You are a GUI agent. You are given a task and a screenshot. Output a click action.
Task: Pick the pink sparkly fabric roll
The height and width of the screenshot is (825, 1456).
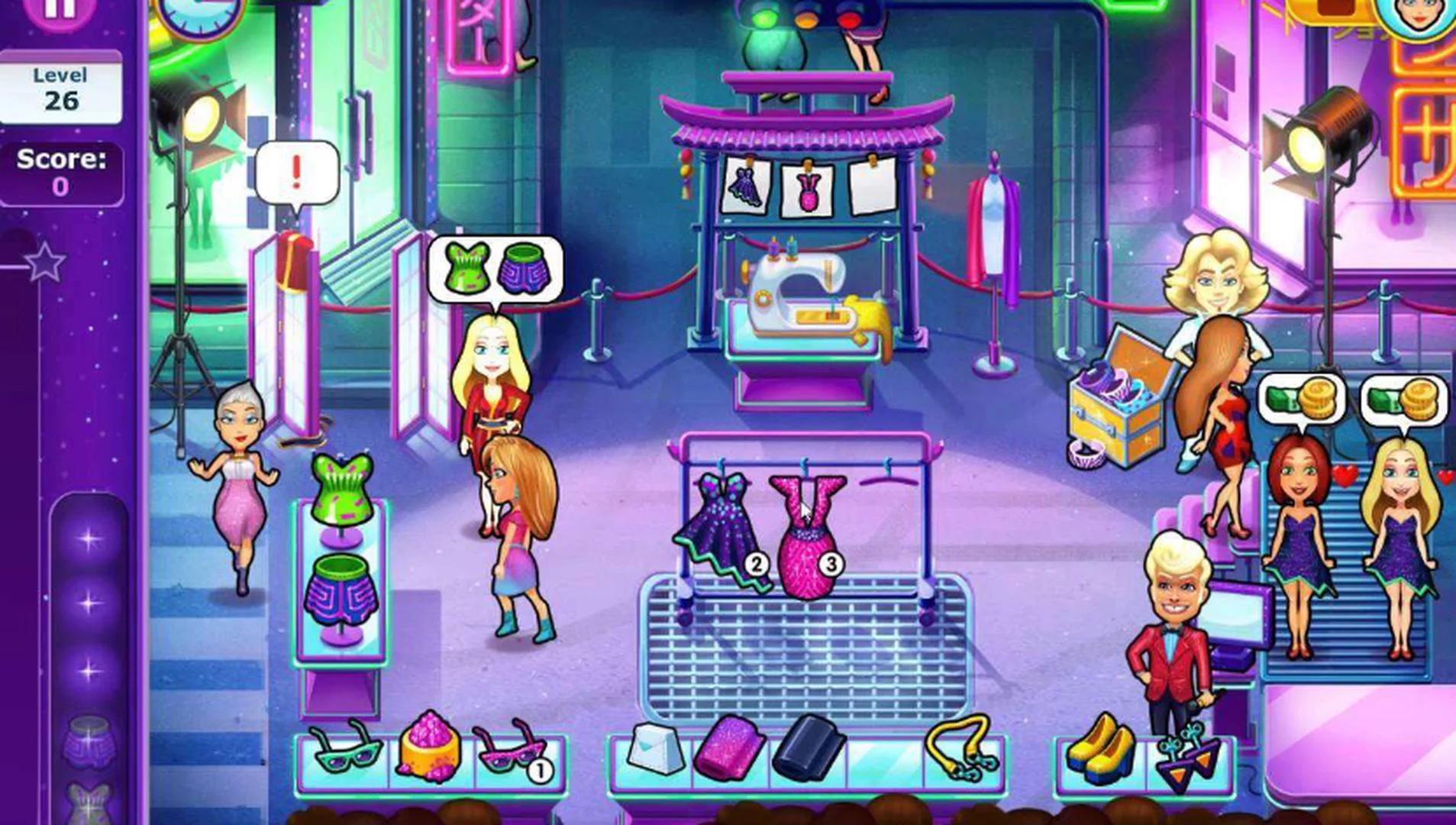tap(730, 752)
